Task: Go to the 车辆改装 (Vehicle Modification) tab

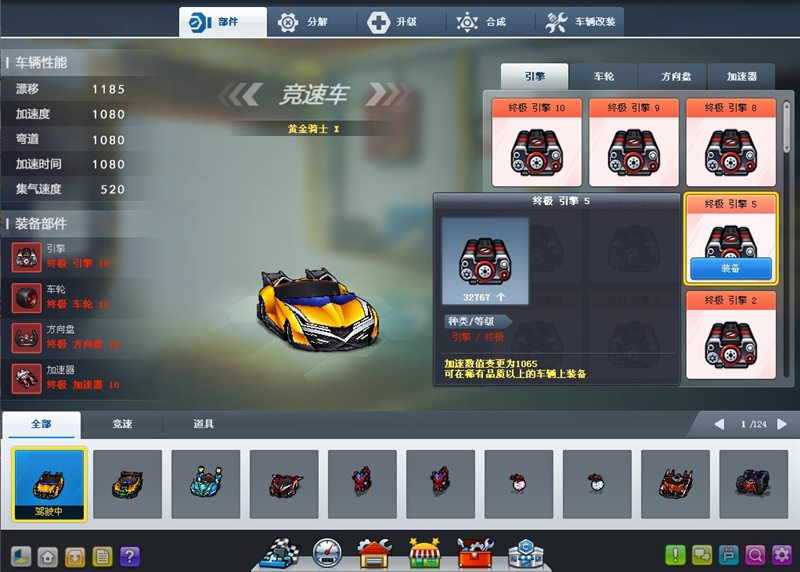Action: click(x=581, y=22)
